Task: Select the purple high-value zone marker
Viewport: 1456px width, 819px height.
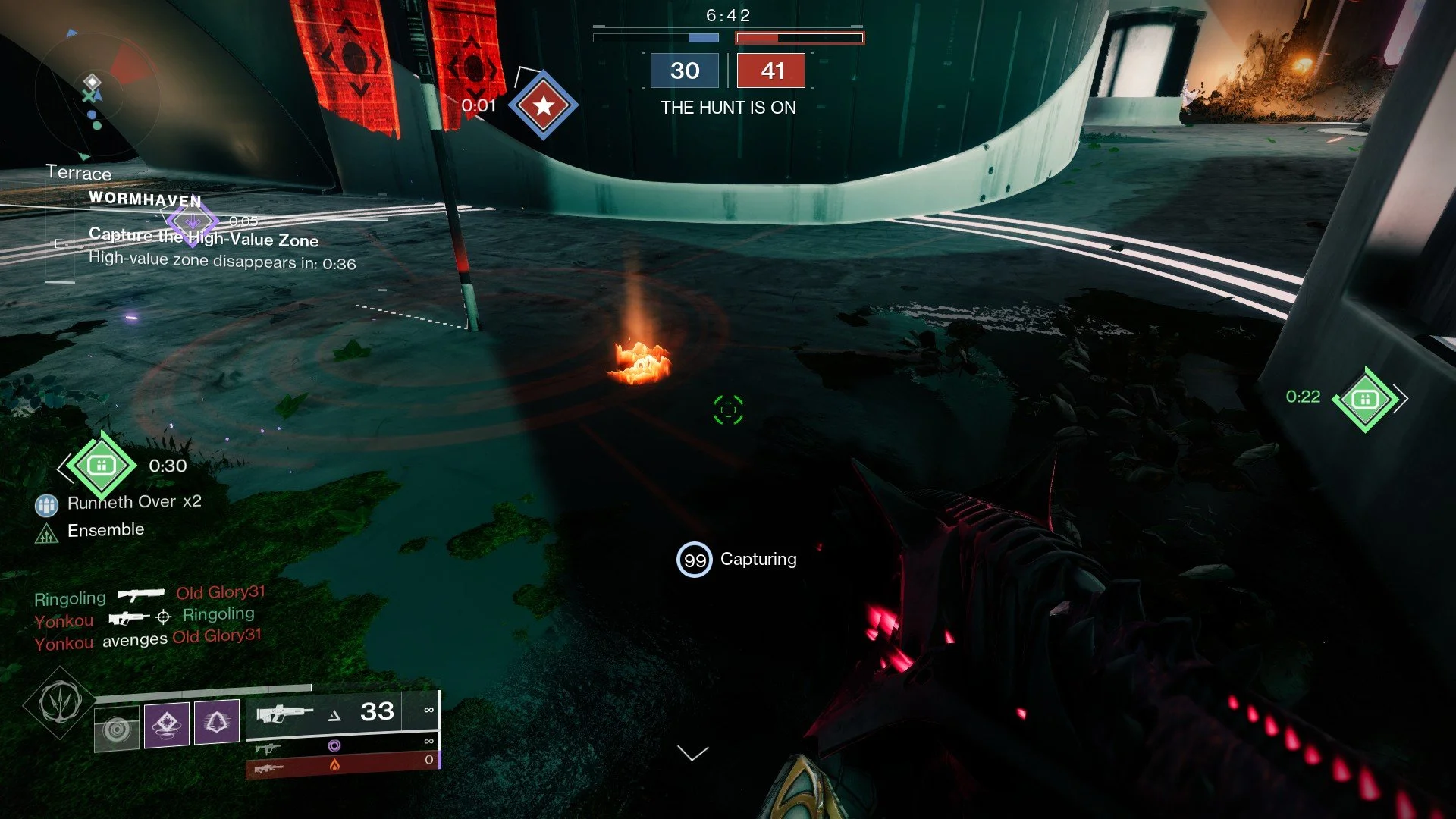Action: click(x=193, y=221)
